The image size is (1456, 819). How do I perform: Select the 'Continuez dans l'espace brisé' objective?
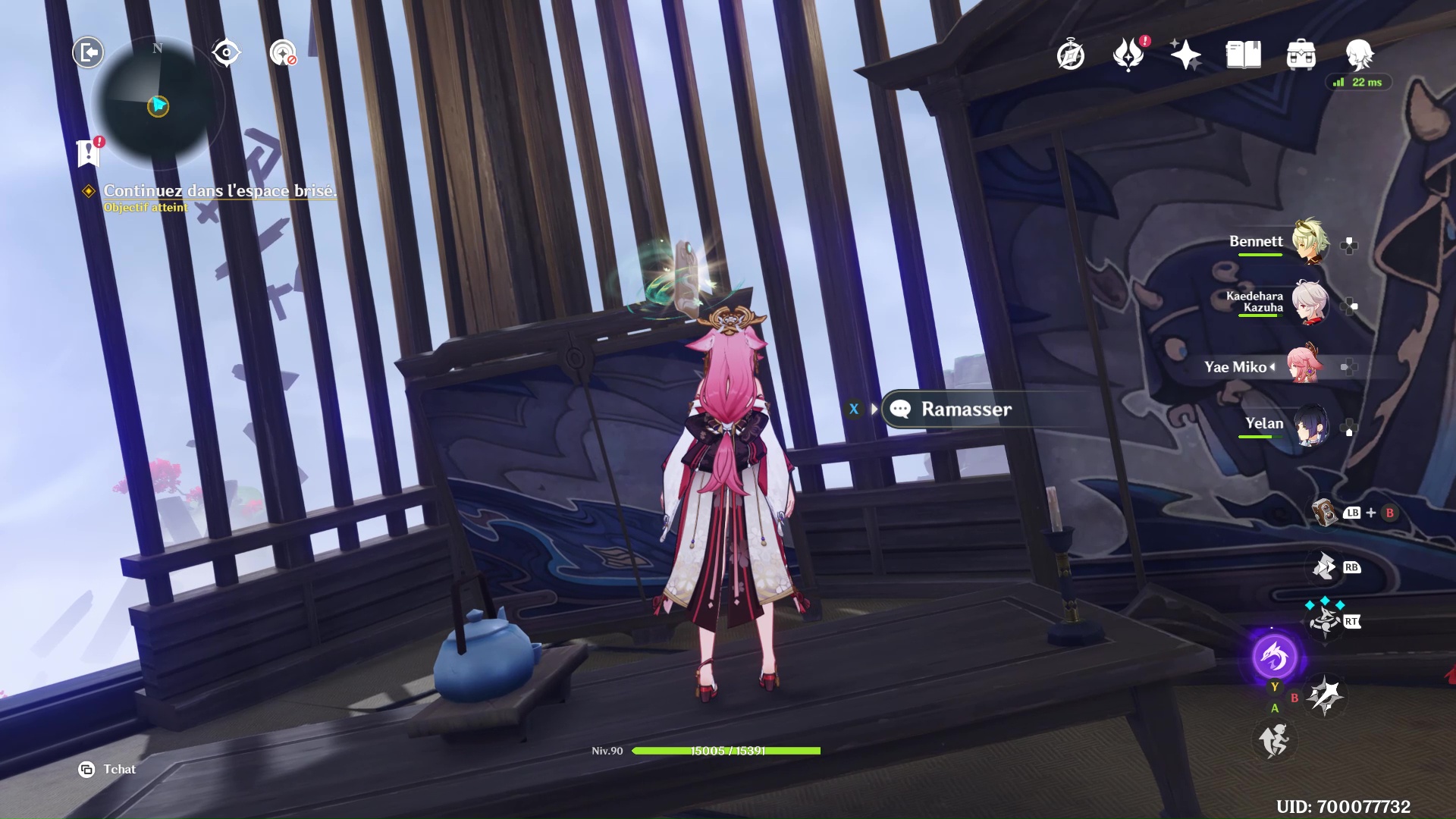[219, 191]
